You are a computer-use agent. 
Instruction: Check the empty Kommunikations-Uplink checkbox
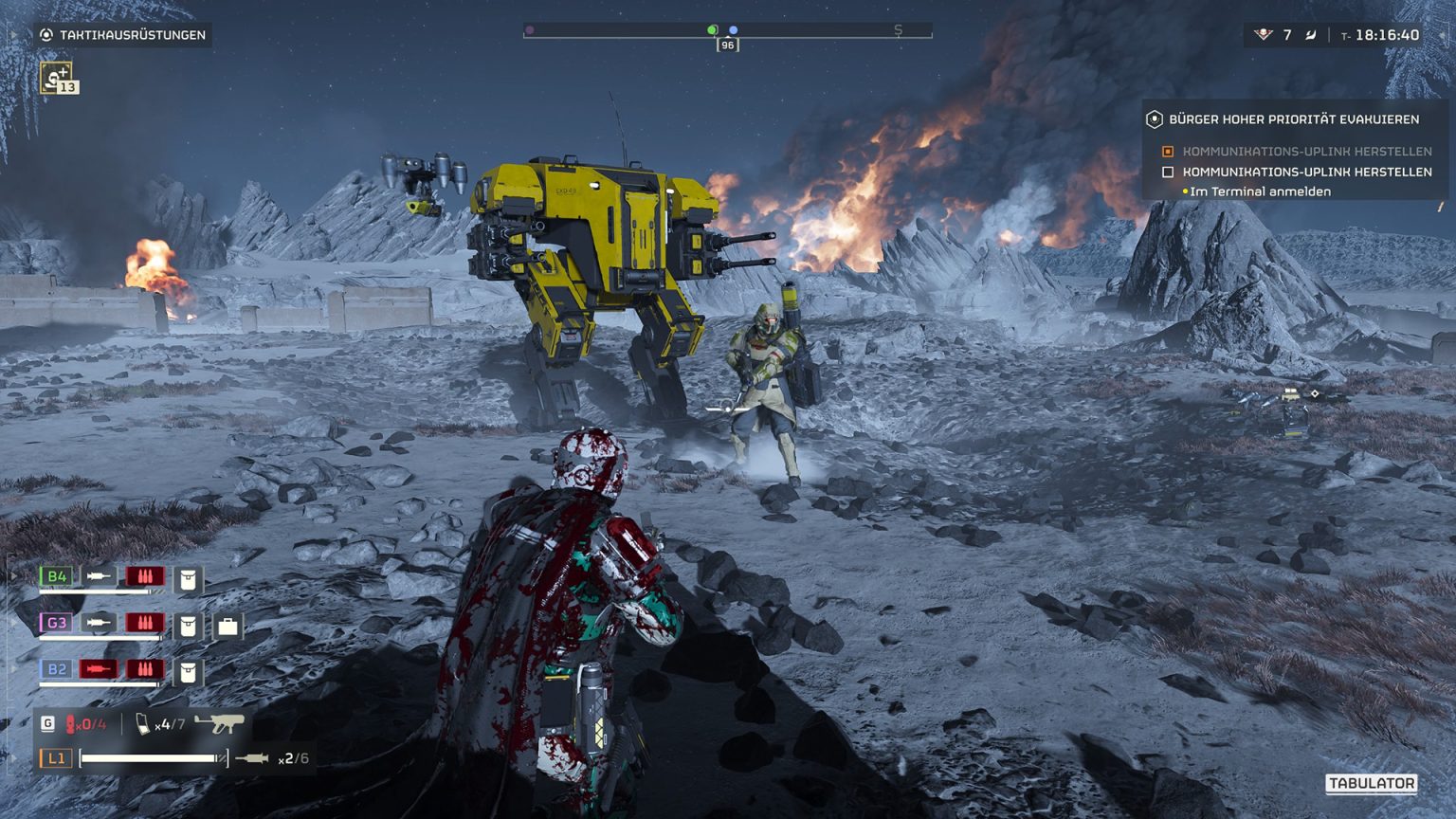[x=1168, y=173]
